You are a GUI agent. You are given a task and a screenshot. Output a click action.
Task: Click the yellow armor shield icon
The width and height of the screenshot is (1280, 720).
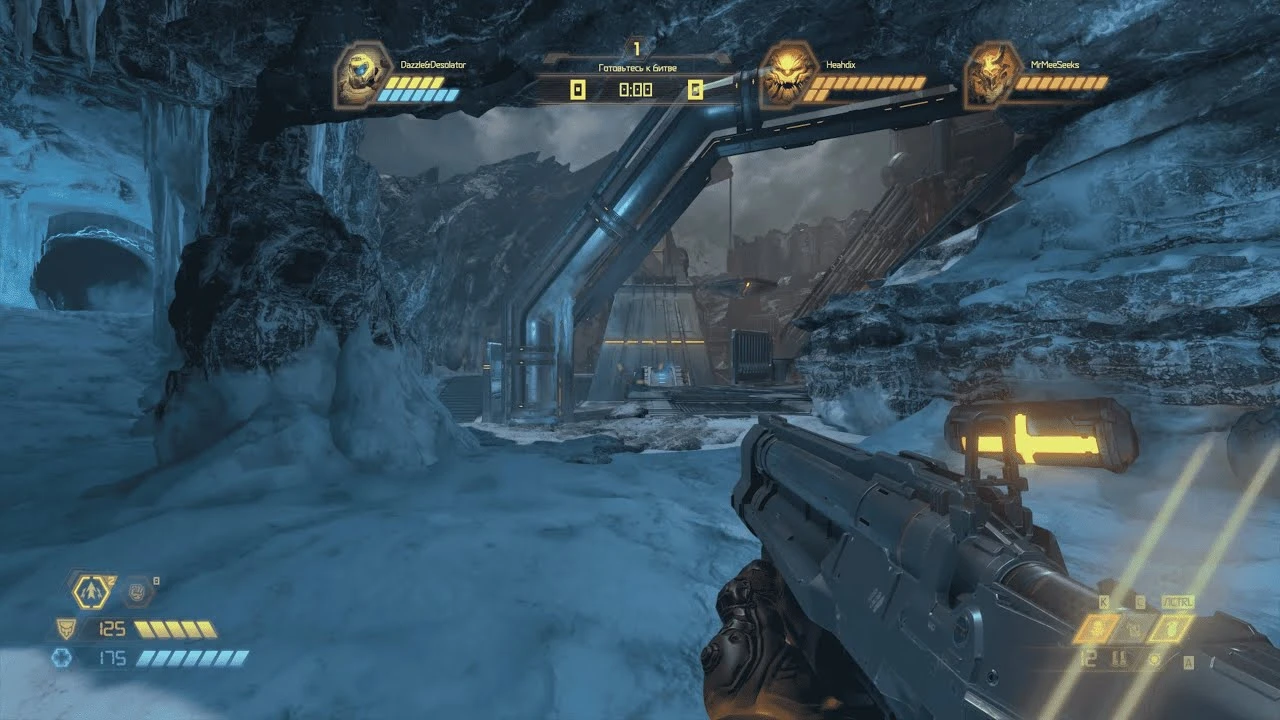67,628
